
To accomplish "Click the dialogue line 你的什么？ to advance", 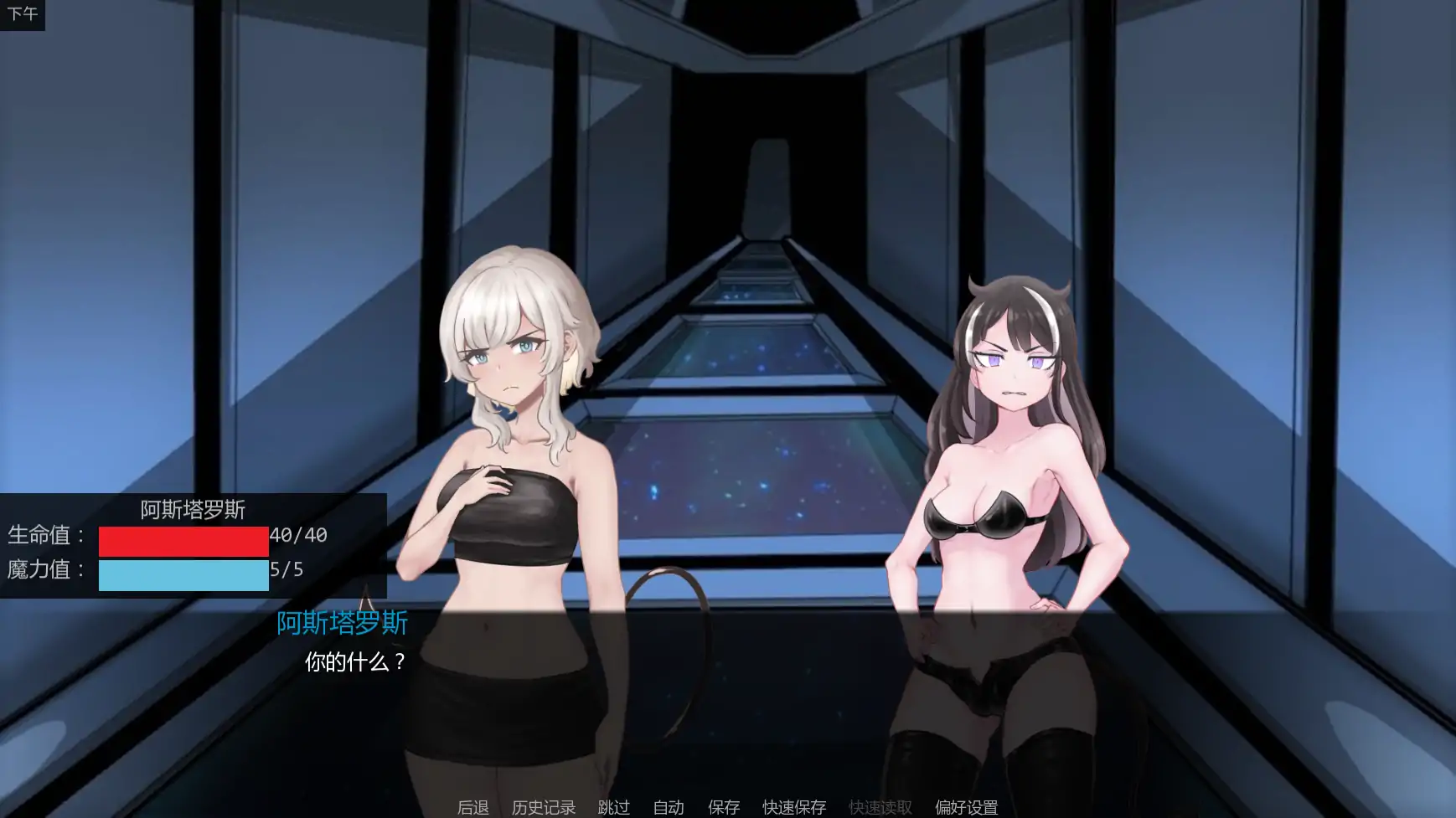I will click(354, 661).
